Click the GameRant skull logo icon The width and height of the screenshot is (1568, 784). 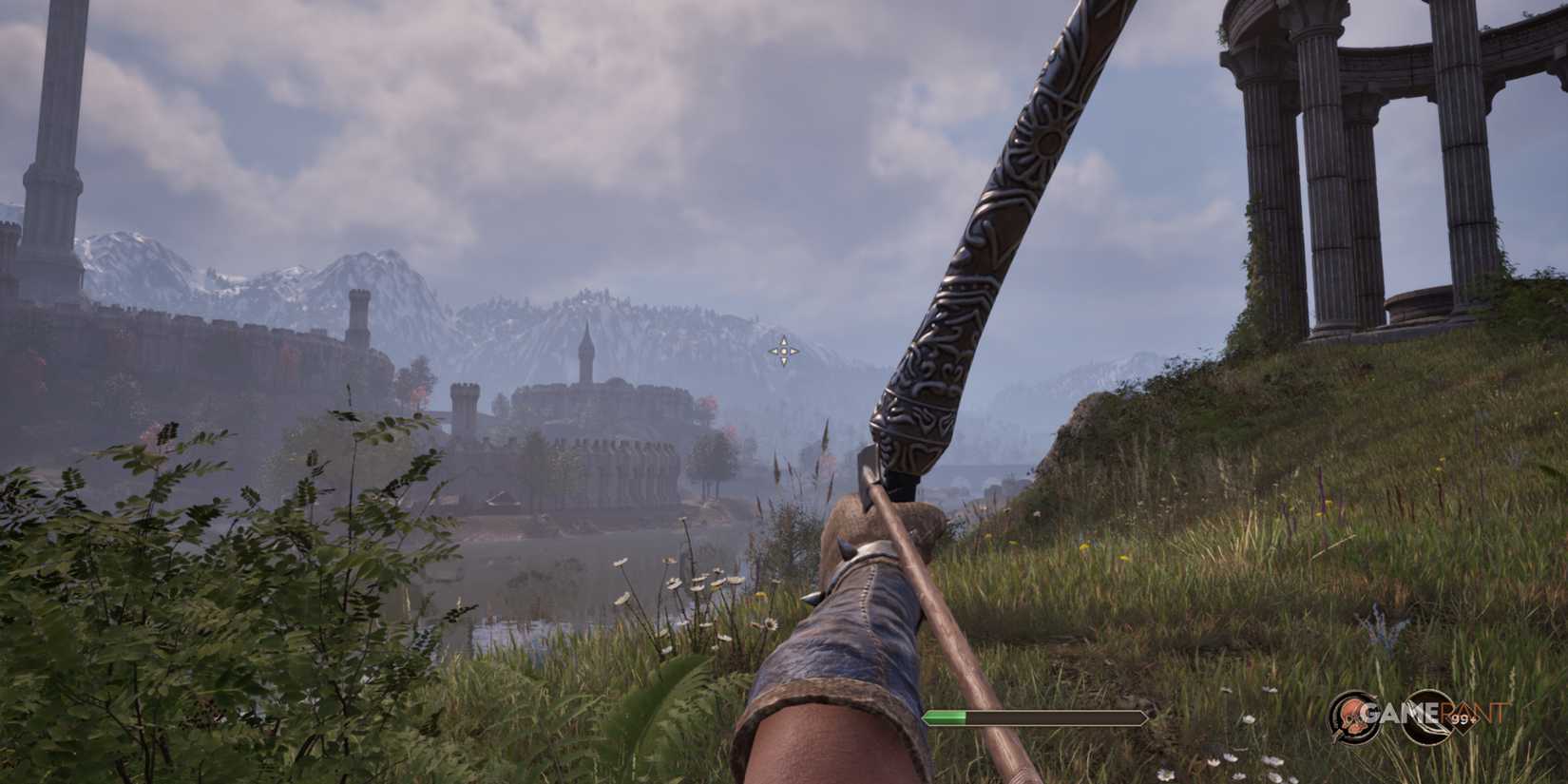[1351, 715]
